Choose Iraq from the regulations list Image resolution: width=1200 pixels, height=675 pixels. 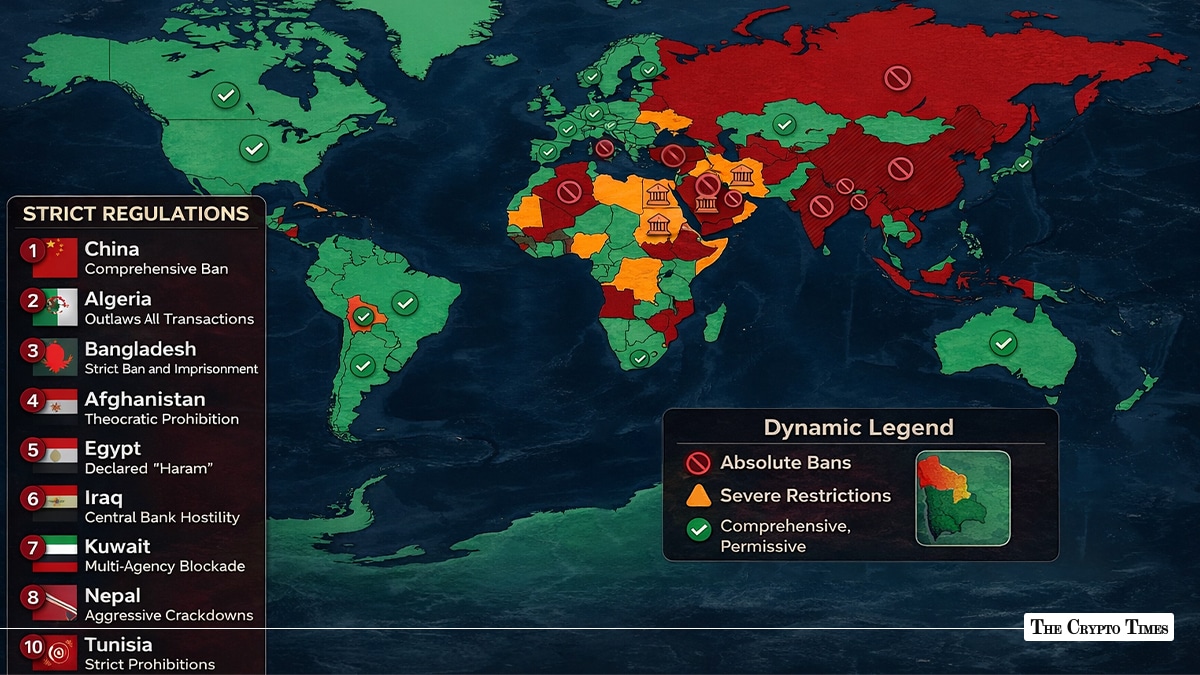point(140,506)
